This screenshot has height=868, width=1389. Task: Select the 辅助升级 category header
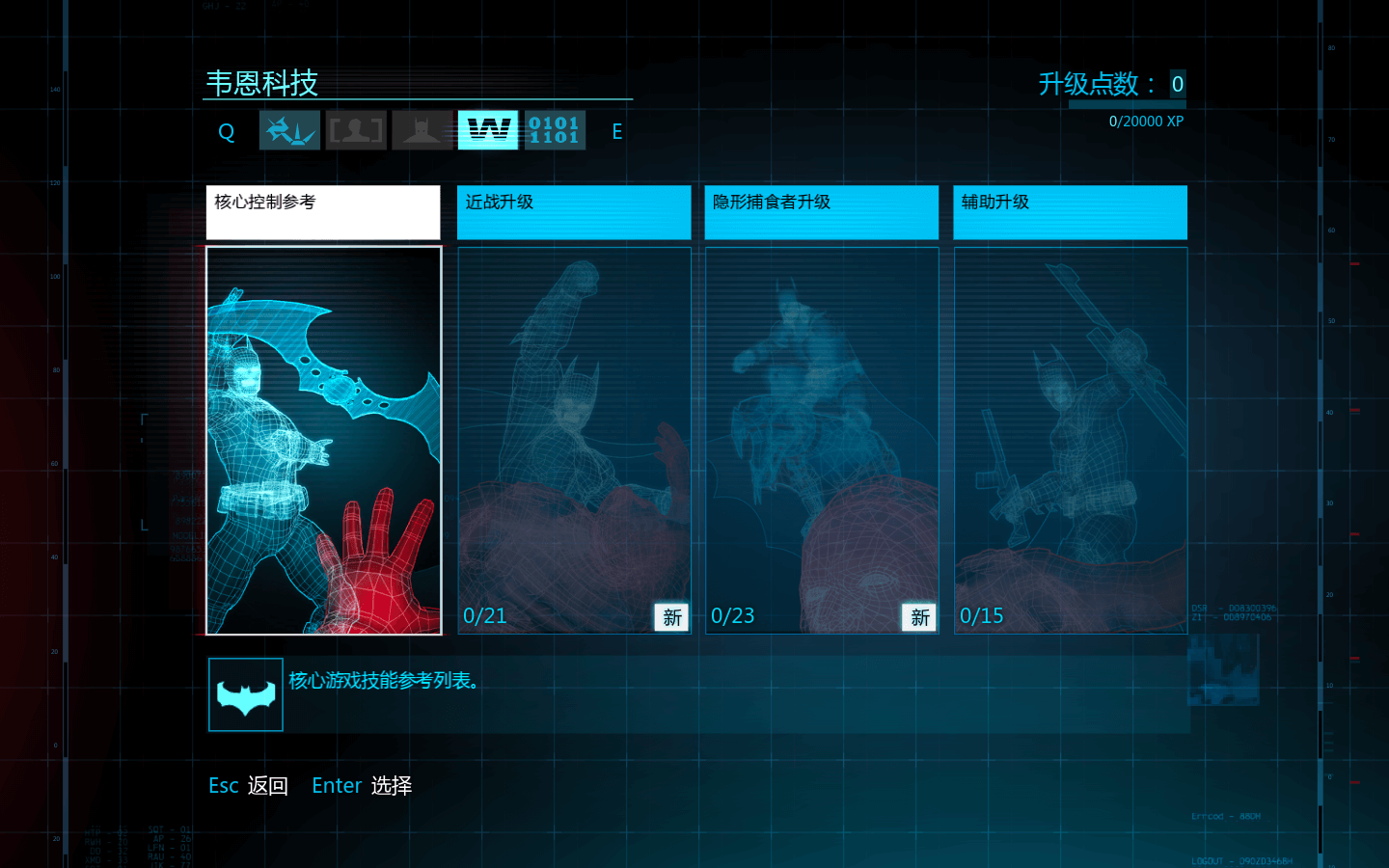[x=1070, y=212]
